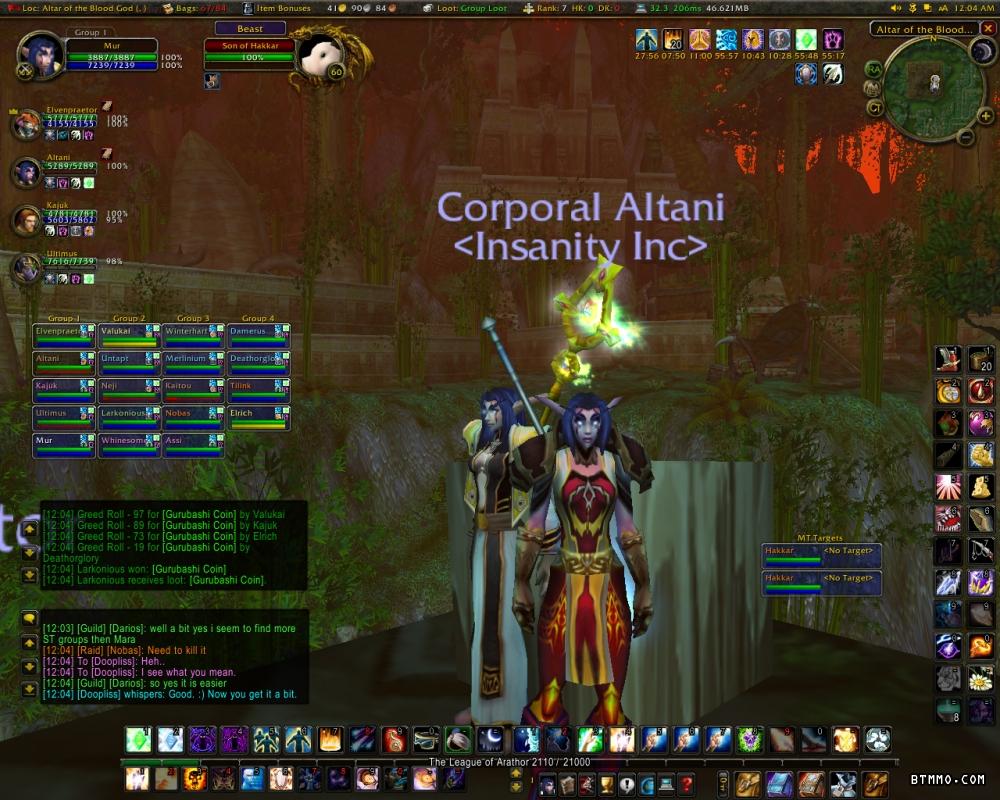1000x800 pixels.
Task: Click the Mur player portrait frame
Action: [x=40, y=55]
